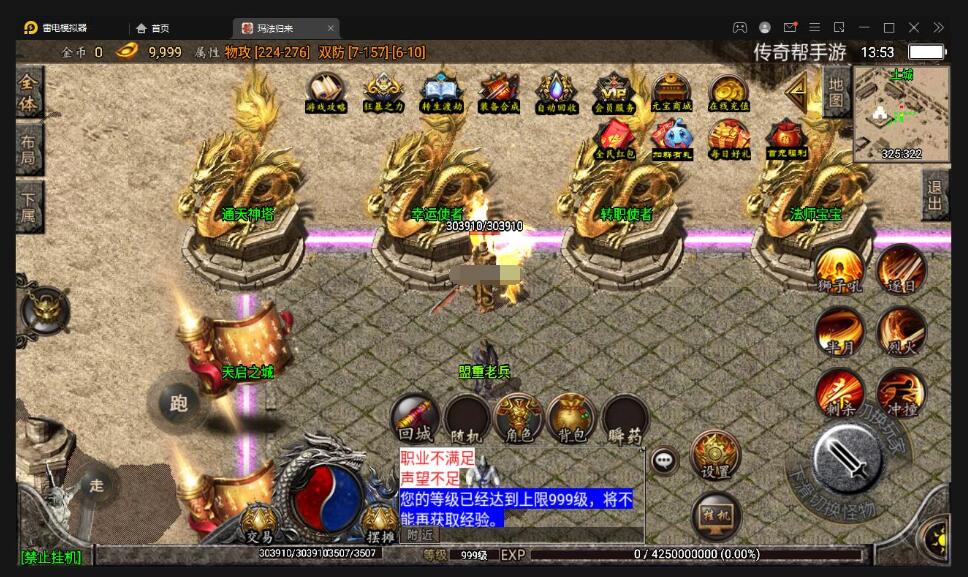Open the 装备合成 equipment crafting icon
Viewport: 968px width, 577px height.
[499, 91]
